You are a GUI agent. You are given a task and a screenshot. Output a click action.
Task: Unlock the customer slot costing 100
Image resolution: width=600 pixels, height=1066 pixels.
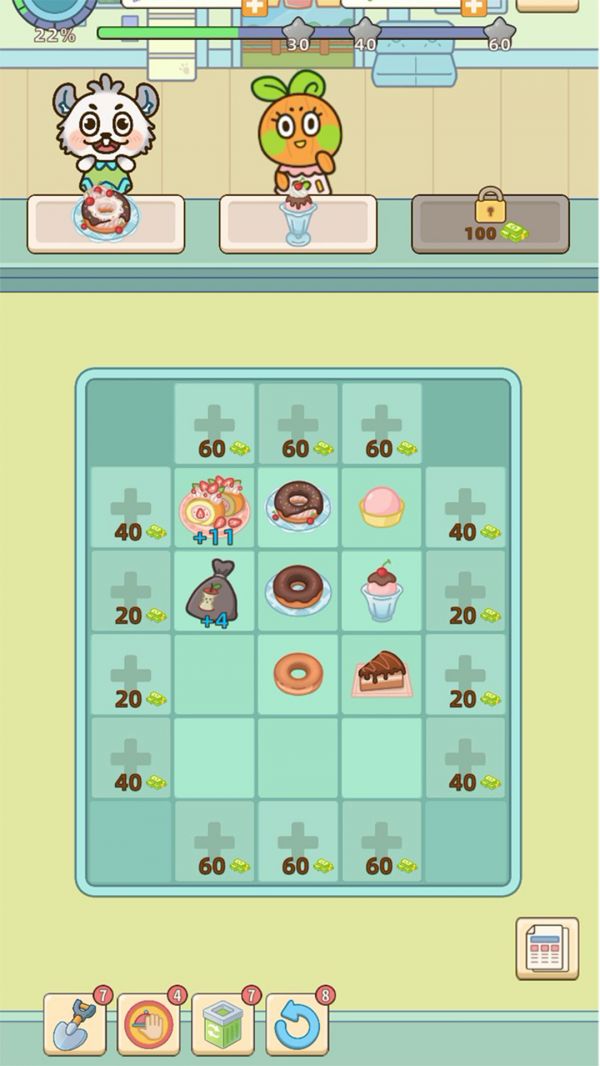click(x=490, y=223)
